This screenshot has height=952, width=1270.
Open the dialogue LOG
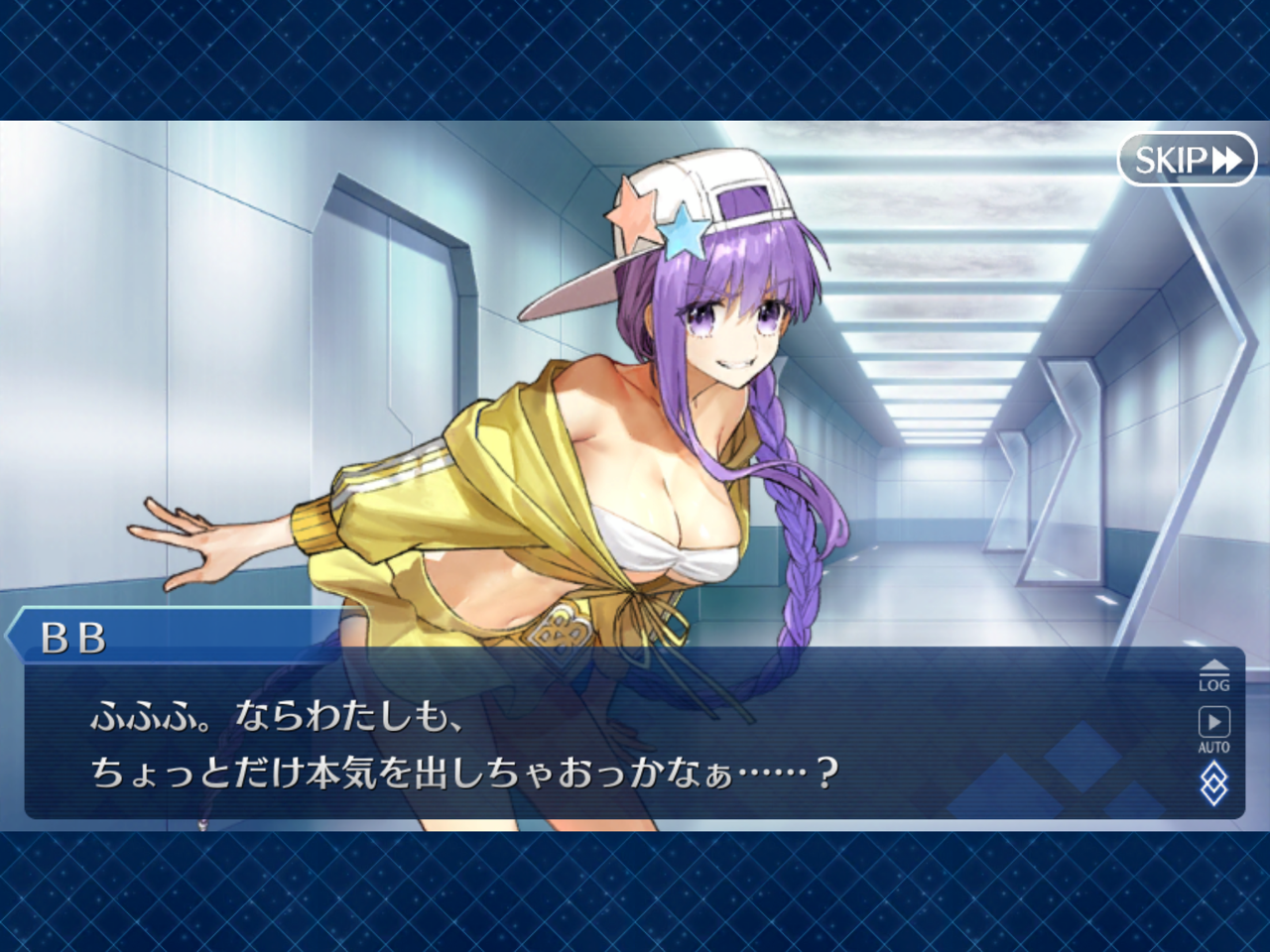click(1213, 676)
